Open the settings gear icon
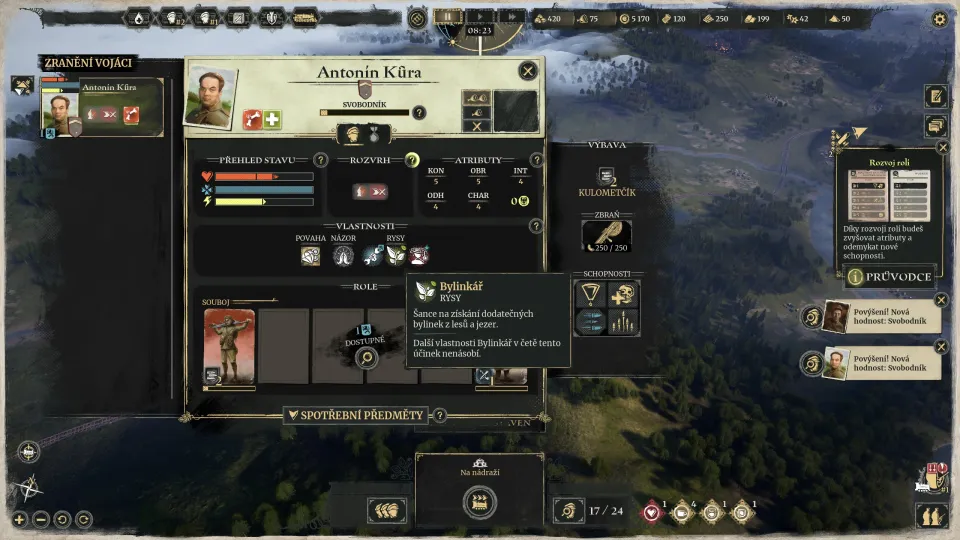960x540 pixels. pos(939,18)
